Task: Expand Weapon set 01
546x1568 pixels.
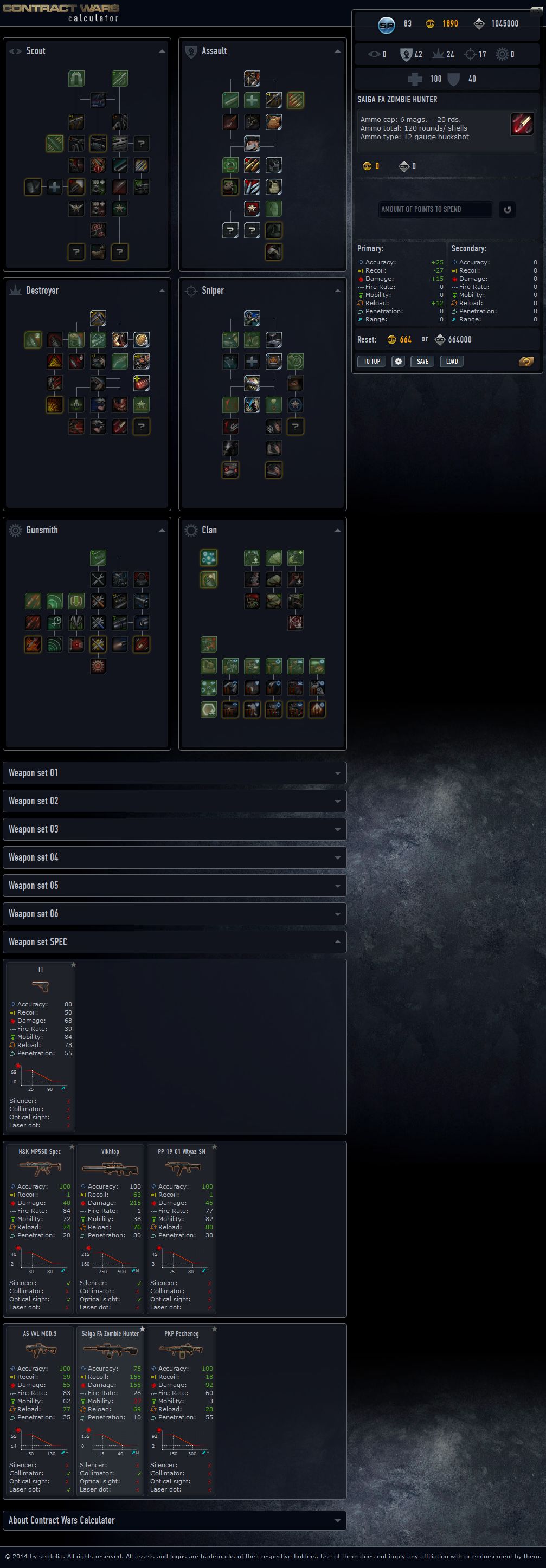Action: pyautogui.click(x=175, y=772)
